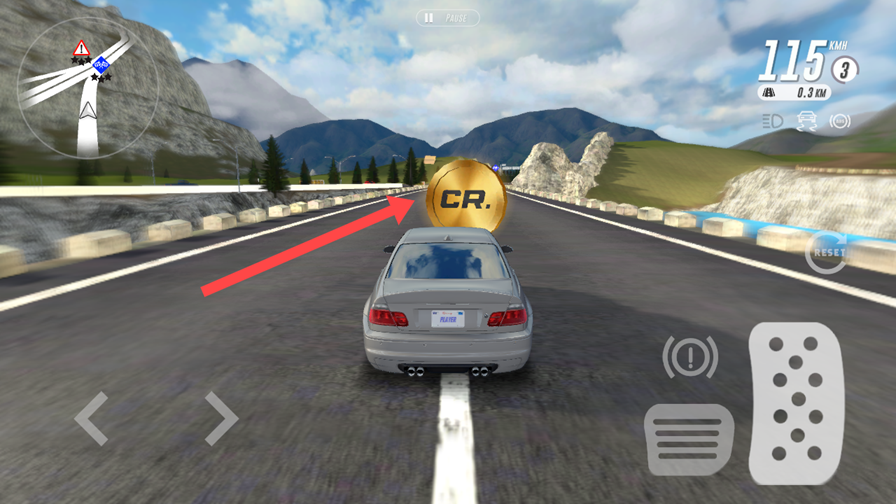Open the circular road minimap

click(x=88, y=87)
